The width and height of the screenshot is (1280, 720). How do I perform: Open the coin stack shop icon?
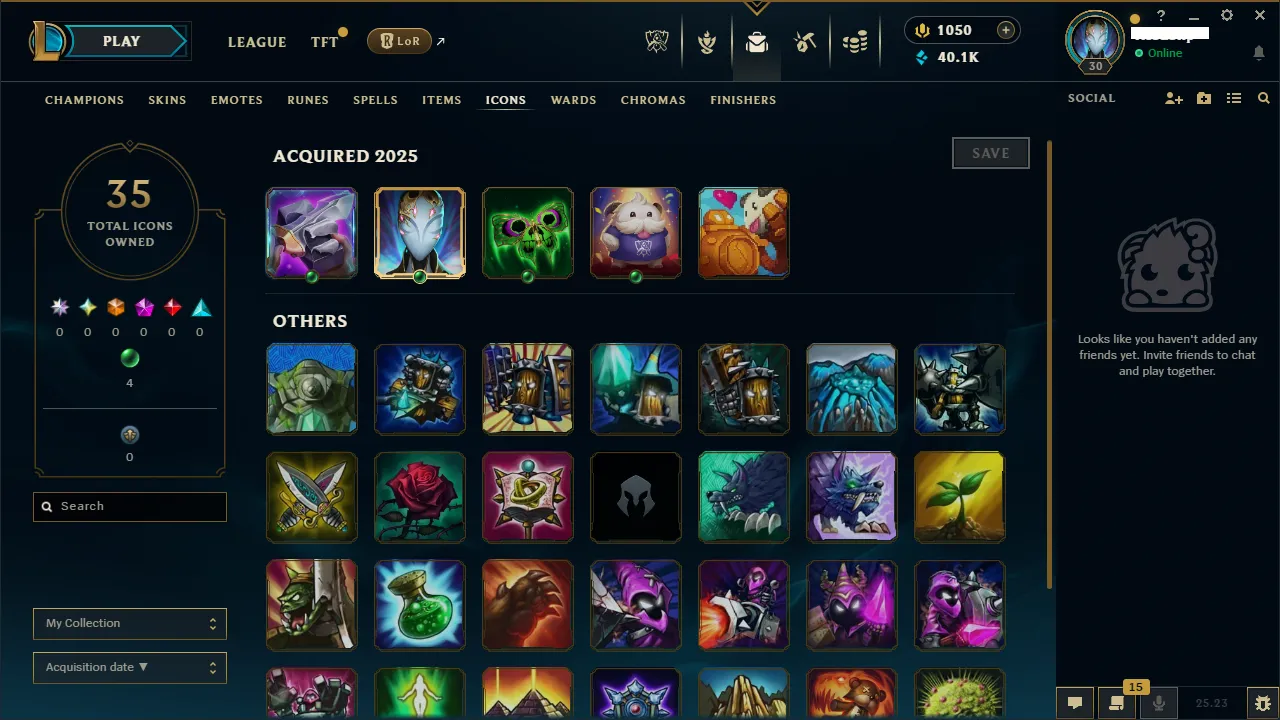point(855,42)
